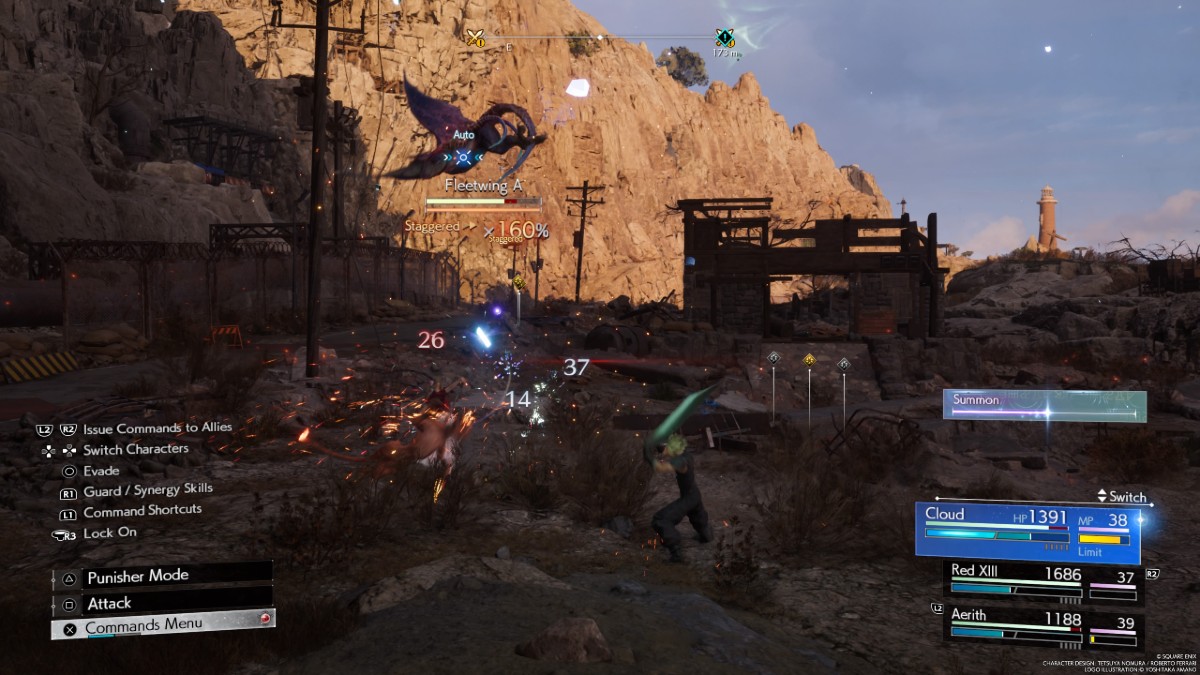Screen dimensions: 1200x675
Task: Target the Fleetwing A enemy nameplate
Action: click(484, 186)
